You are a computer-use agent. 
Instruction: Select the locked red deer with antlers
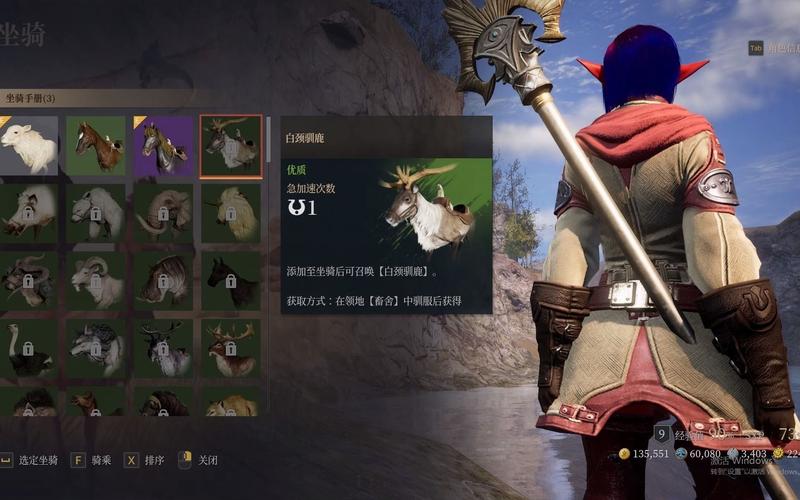[231, 348]
